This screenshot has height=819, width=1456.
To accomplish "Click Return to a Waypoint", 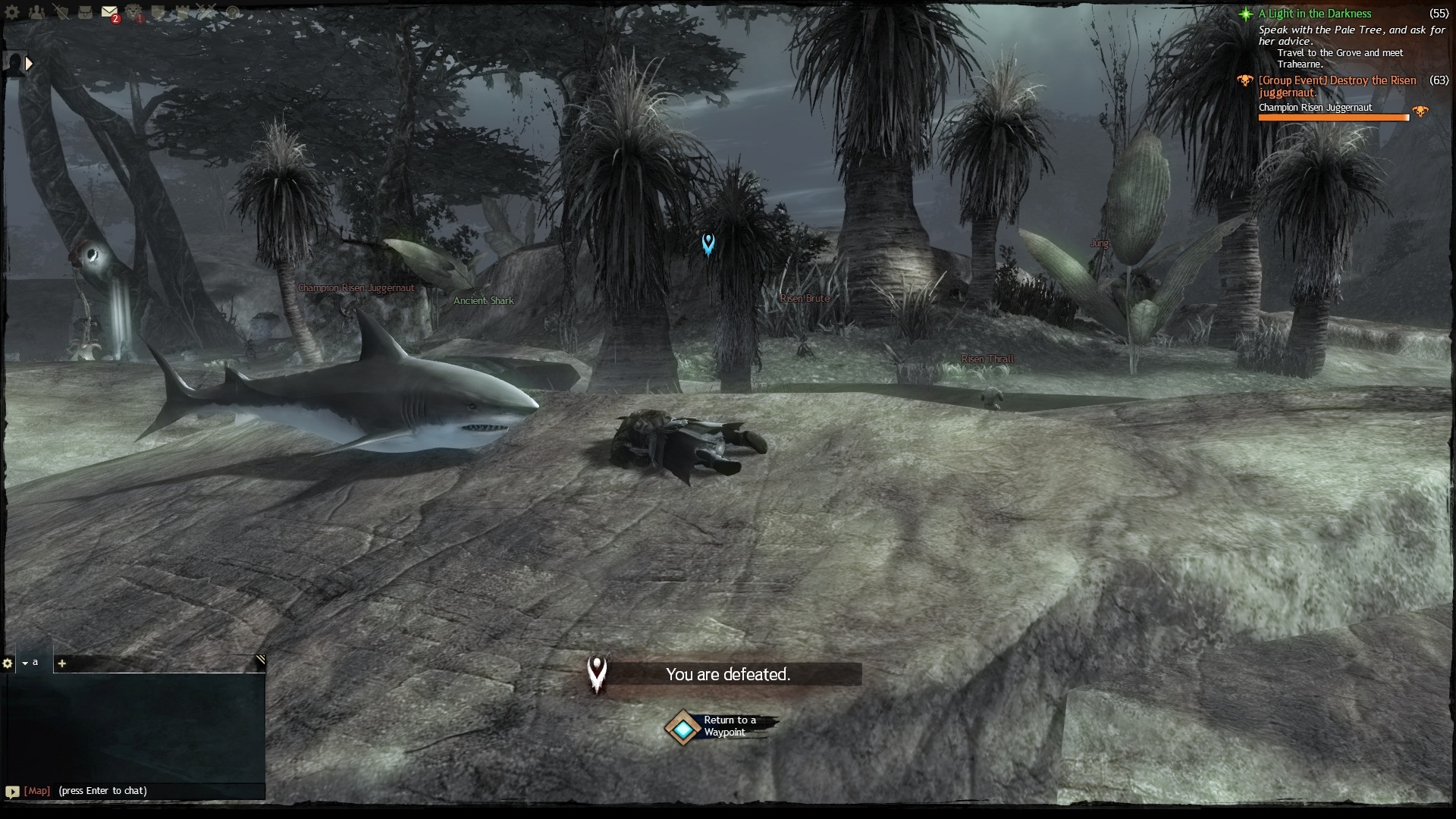I will point(684,728).
